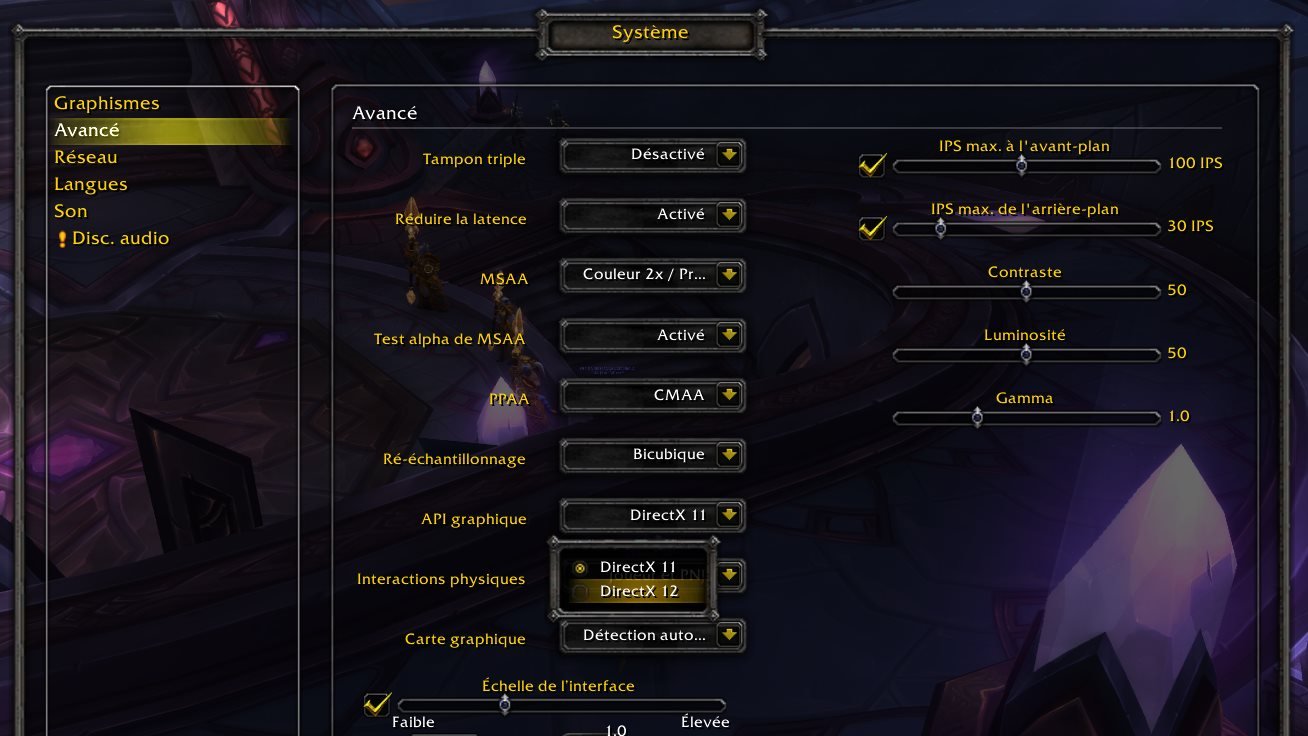The image size is (1308, 736).
Task: Click the MSAA dropdown arrow icon
Action: click(730, 275)
